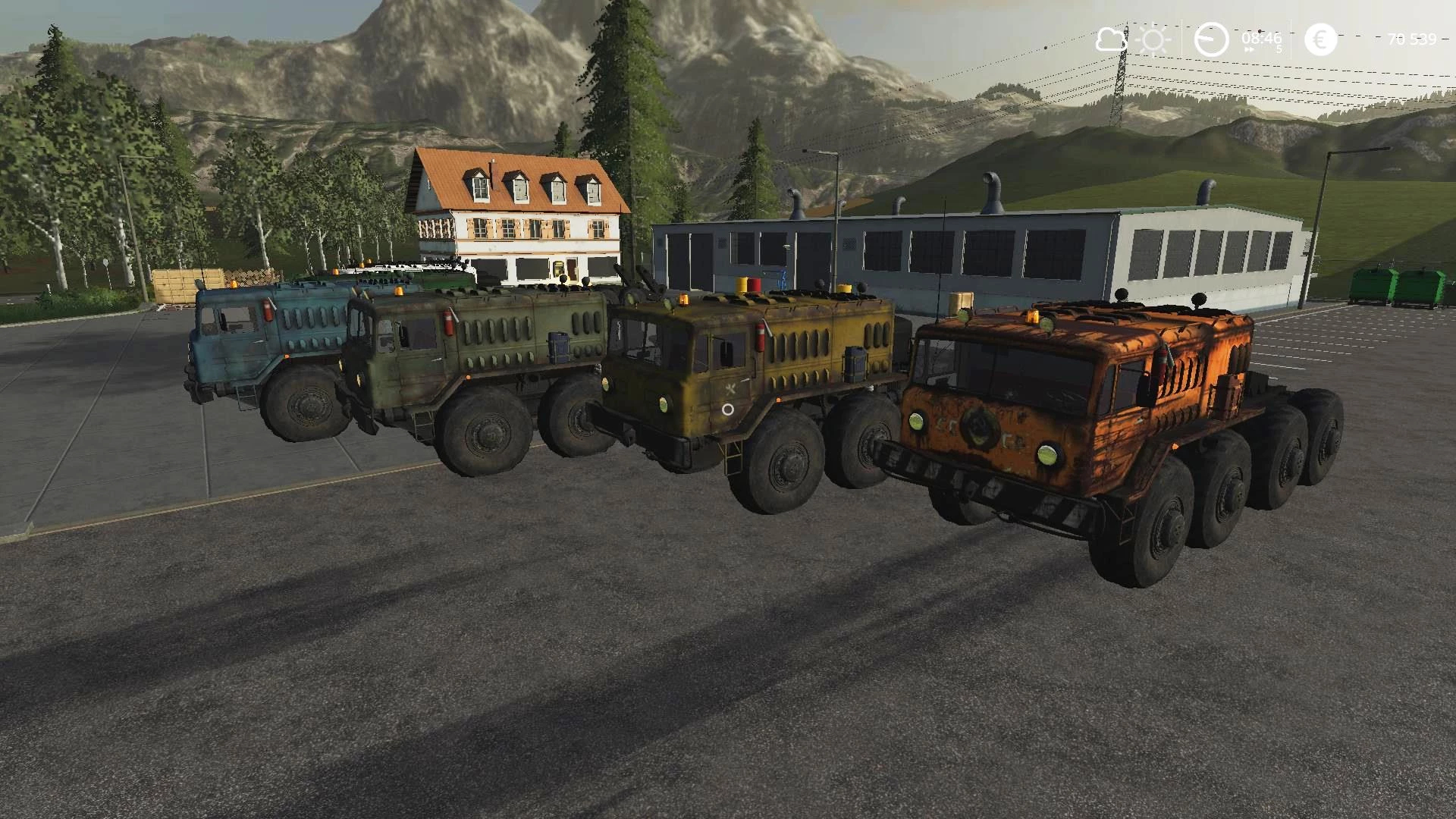The height and width of the screenshot is (819, 1456).
Task: Click the fast-forward time speed arrows
Action: tap(1248, 50)
